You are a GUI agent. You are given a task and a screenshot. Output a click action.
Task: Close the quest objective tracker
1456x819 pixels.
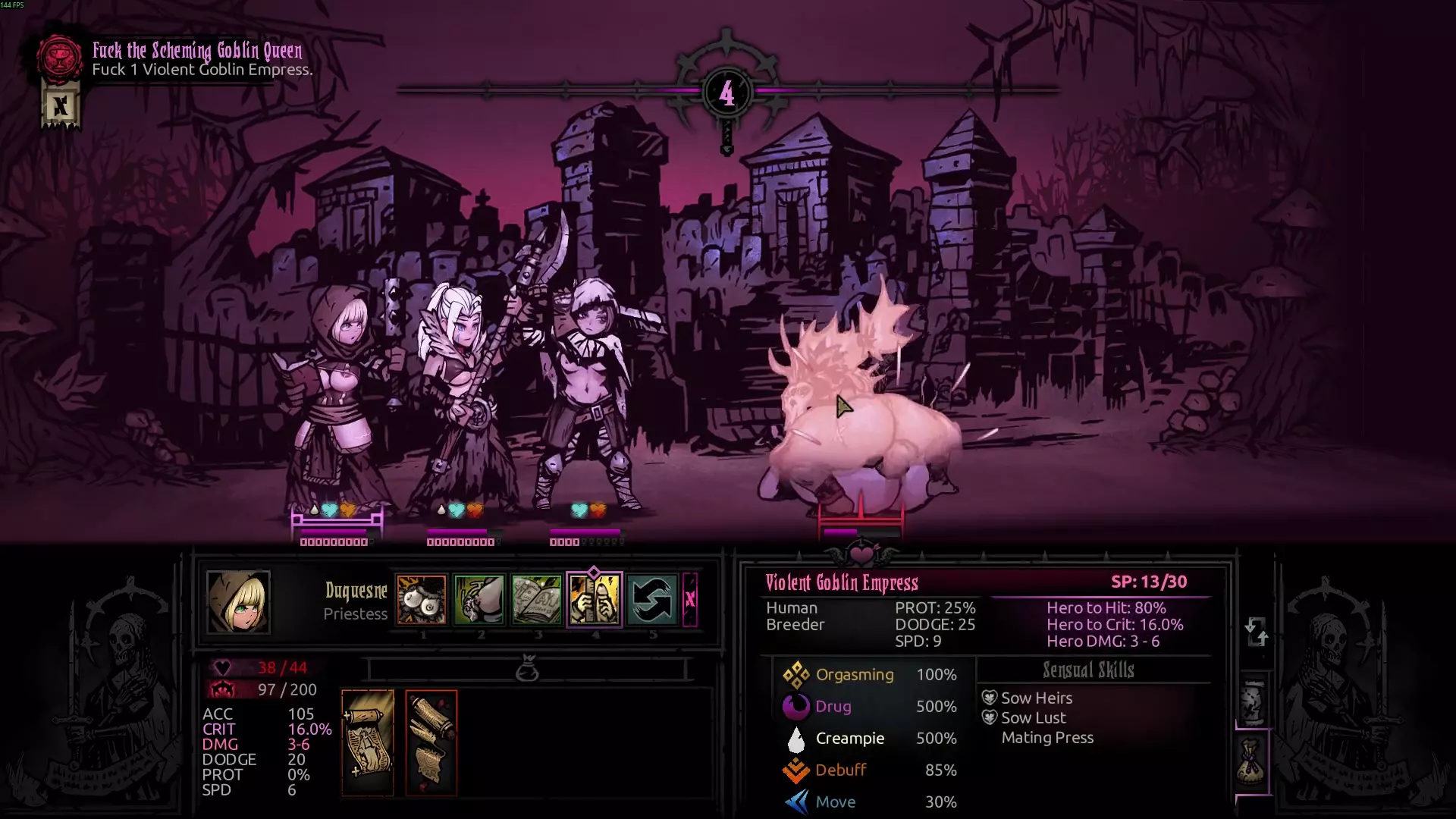[60, 106]
